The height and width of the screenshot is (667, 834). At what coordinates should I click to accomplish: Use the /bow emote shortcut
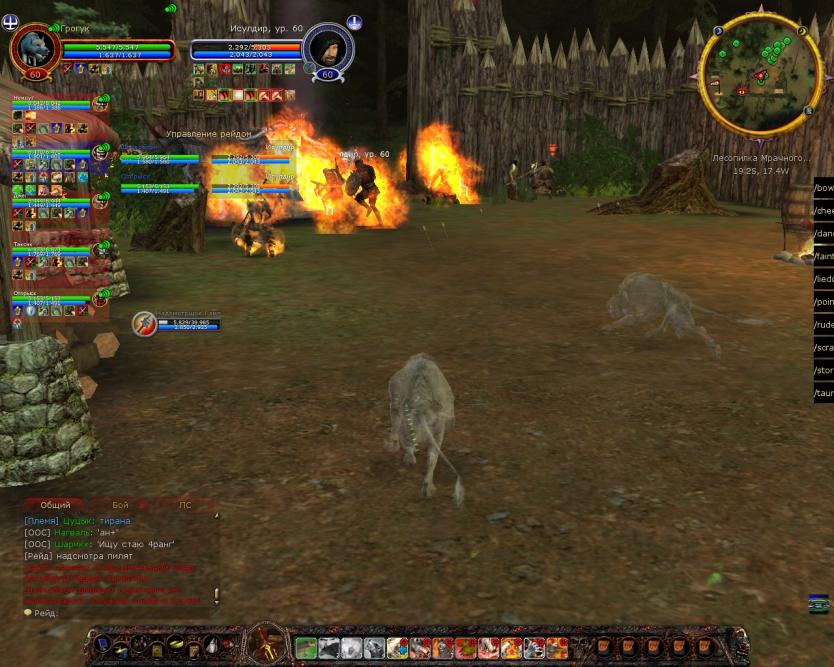click(x=824, y=188)
